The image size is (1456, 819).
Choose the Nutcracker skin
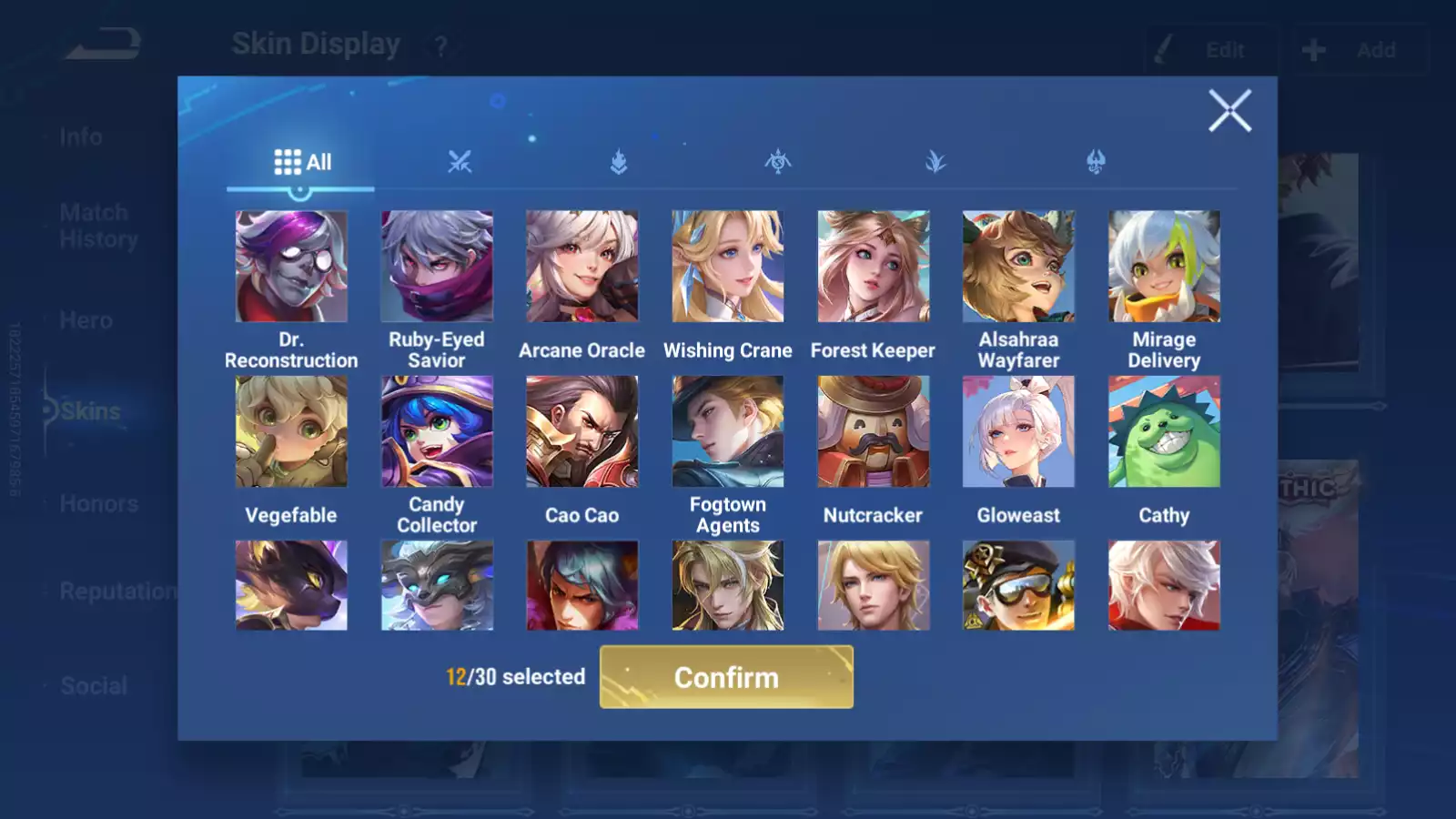[874, 431]
